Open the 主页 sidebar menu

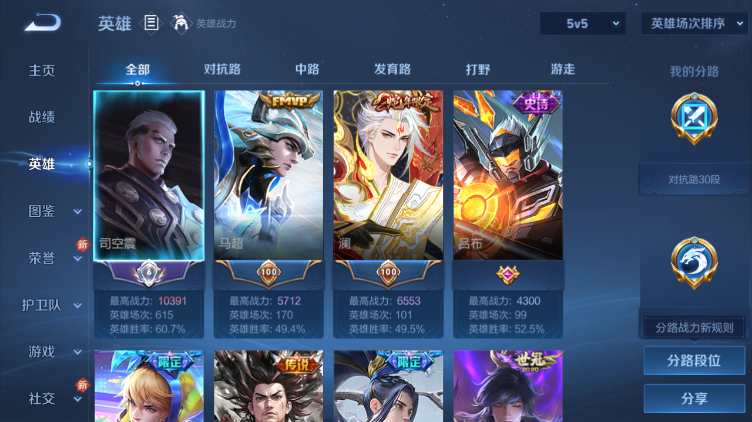pos(42,71)
